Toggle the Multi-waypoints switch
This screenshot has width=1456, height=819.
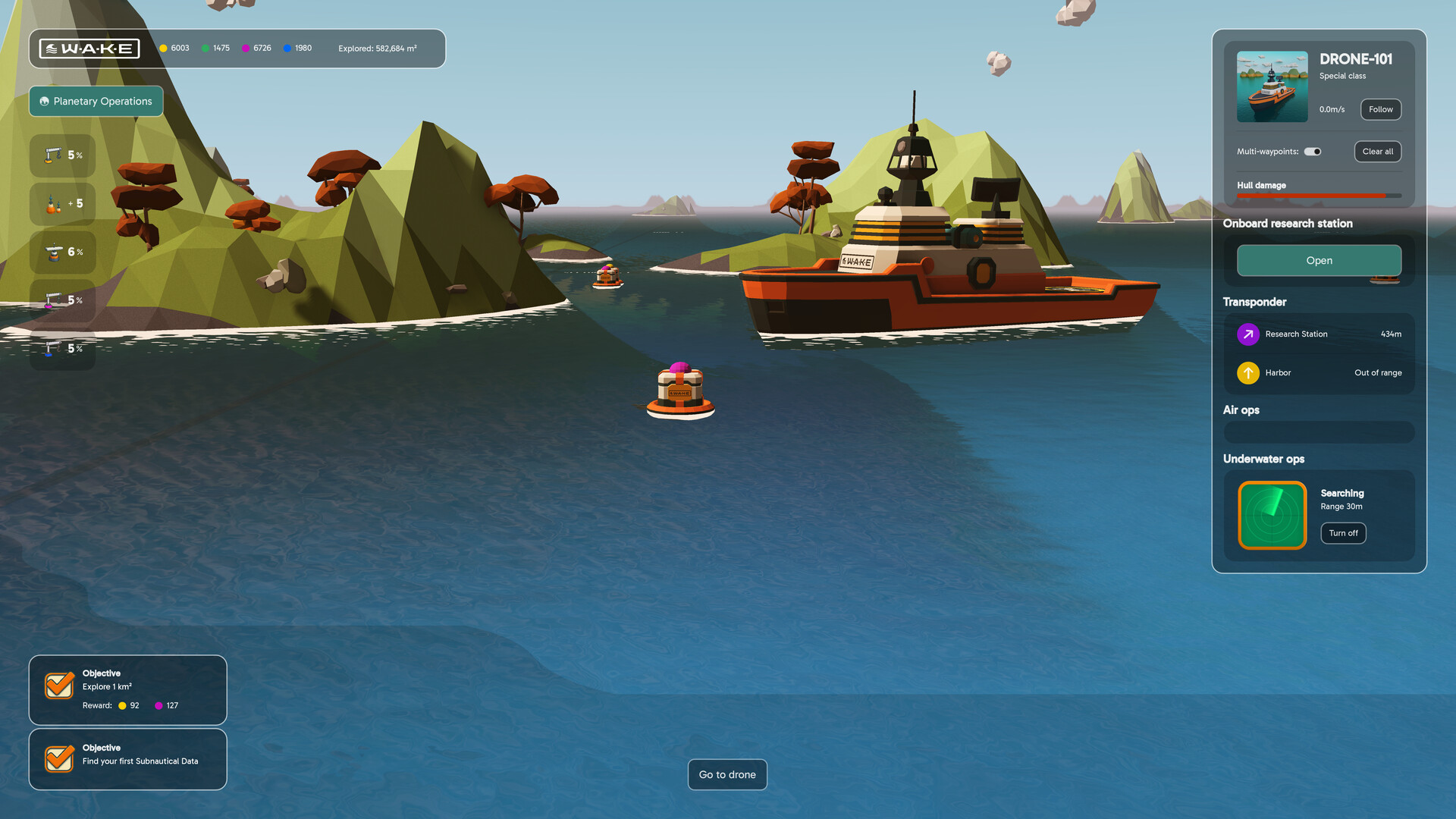pos(1313,152)
